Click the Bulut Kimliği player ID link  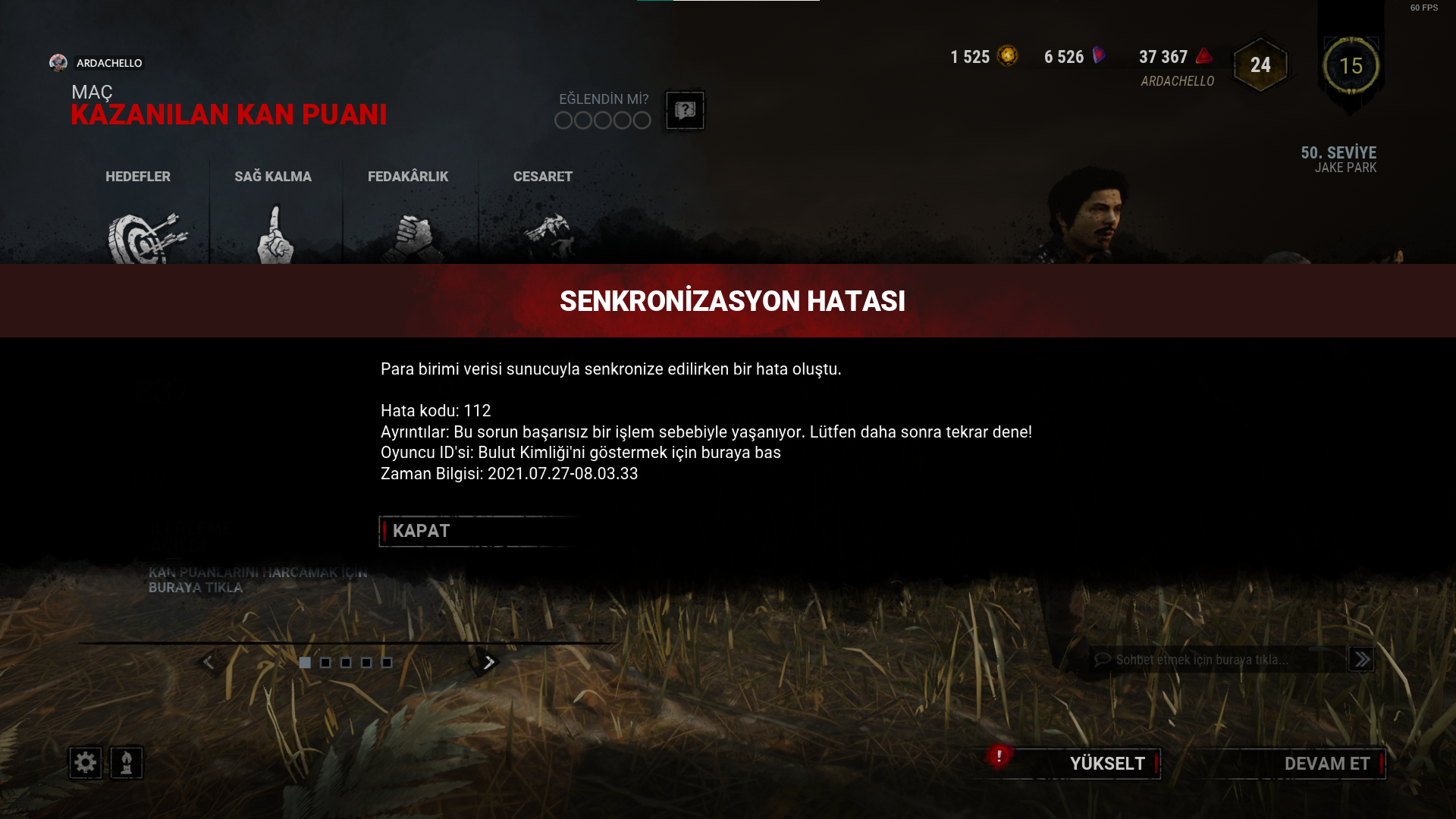click(628, 453)
